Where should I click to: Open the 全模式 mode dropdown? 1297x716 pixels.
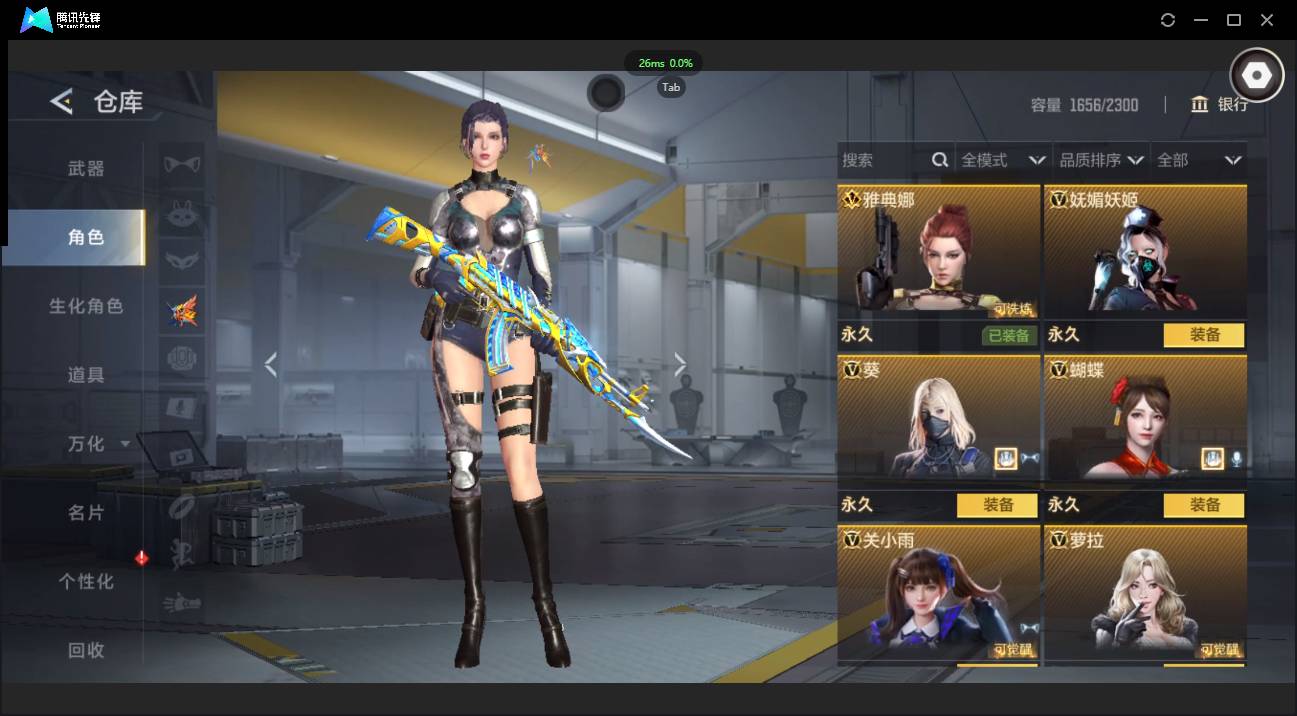(1002, 160)
